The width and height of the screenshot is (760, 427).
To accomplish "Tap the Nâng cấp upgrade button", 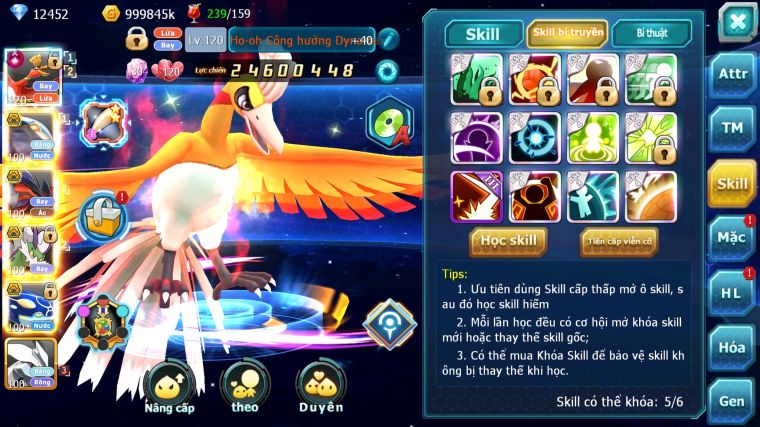I will tap(169, 387).
